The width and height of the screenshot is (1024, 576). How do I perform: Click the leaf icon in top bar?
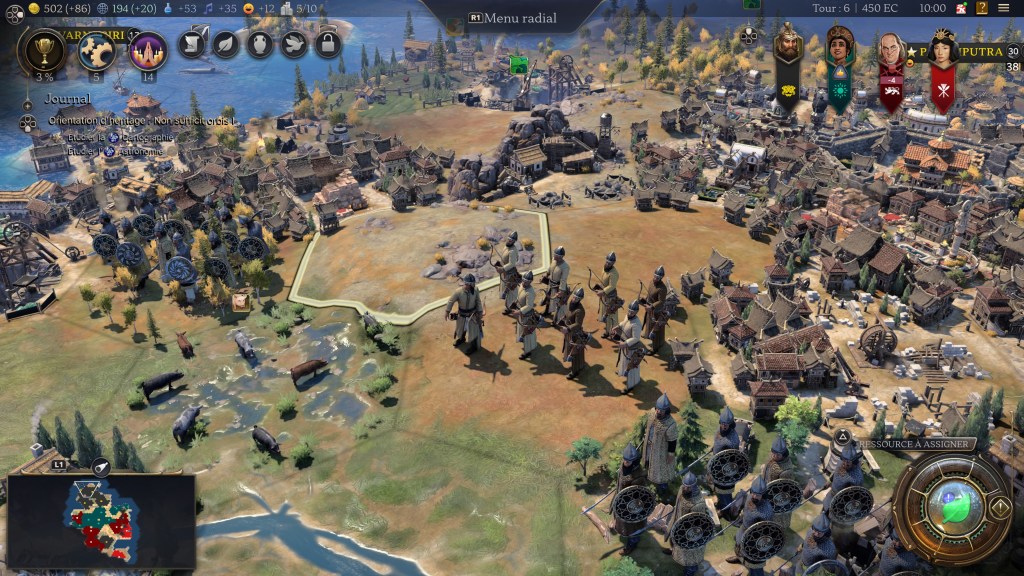coord(226,44)
